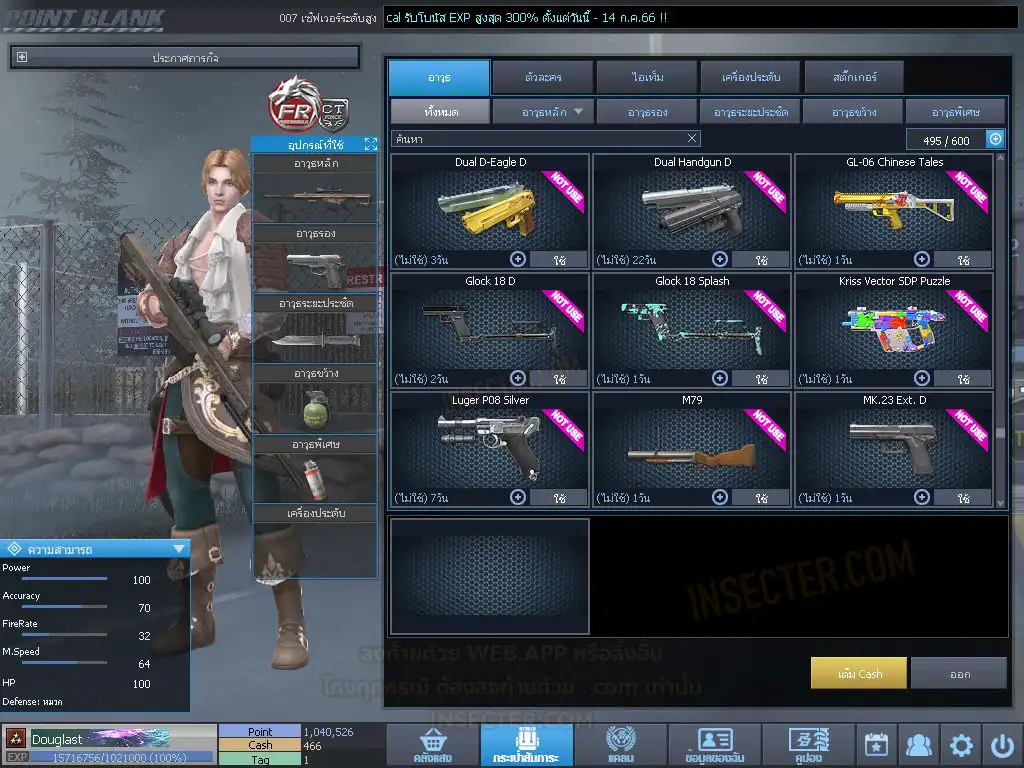Switch to the ตัวละคร (character) tab
1024x768 pixels.
point(542,77)
